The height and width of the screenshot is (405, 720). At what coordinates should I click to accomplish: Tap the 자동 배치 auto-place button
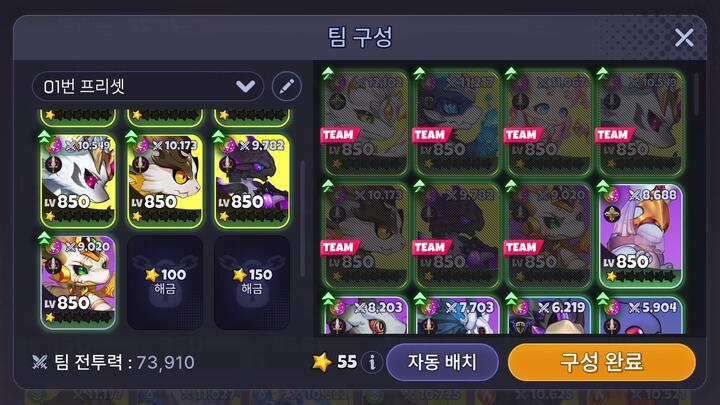click(443, 361)
